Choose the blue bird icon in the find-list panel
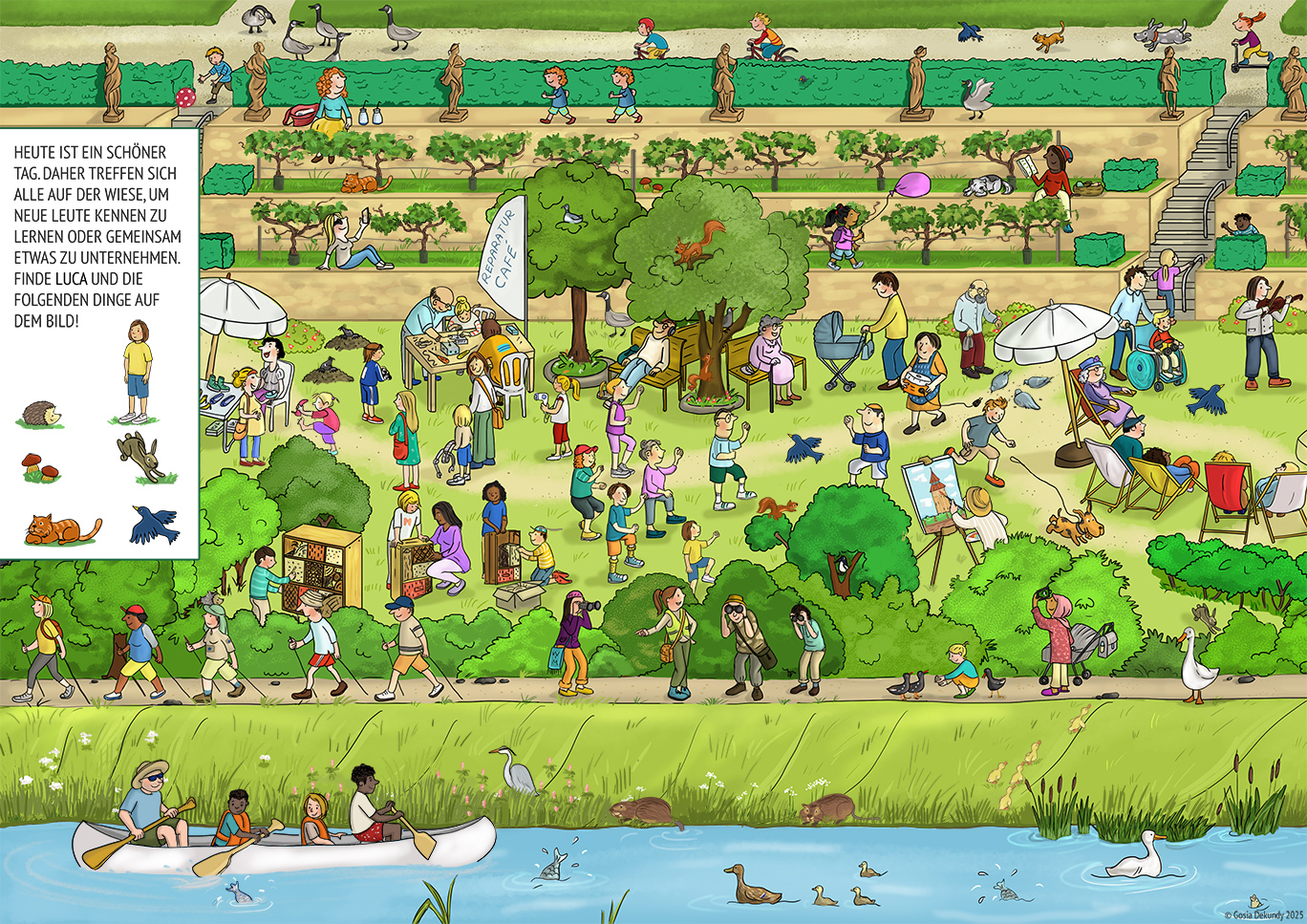 point(153,525)
